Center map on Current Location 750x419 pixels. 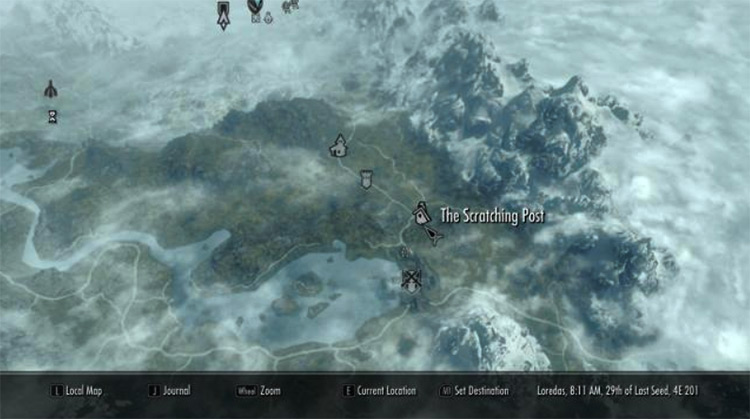pos(385,391)
